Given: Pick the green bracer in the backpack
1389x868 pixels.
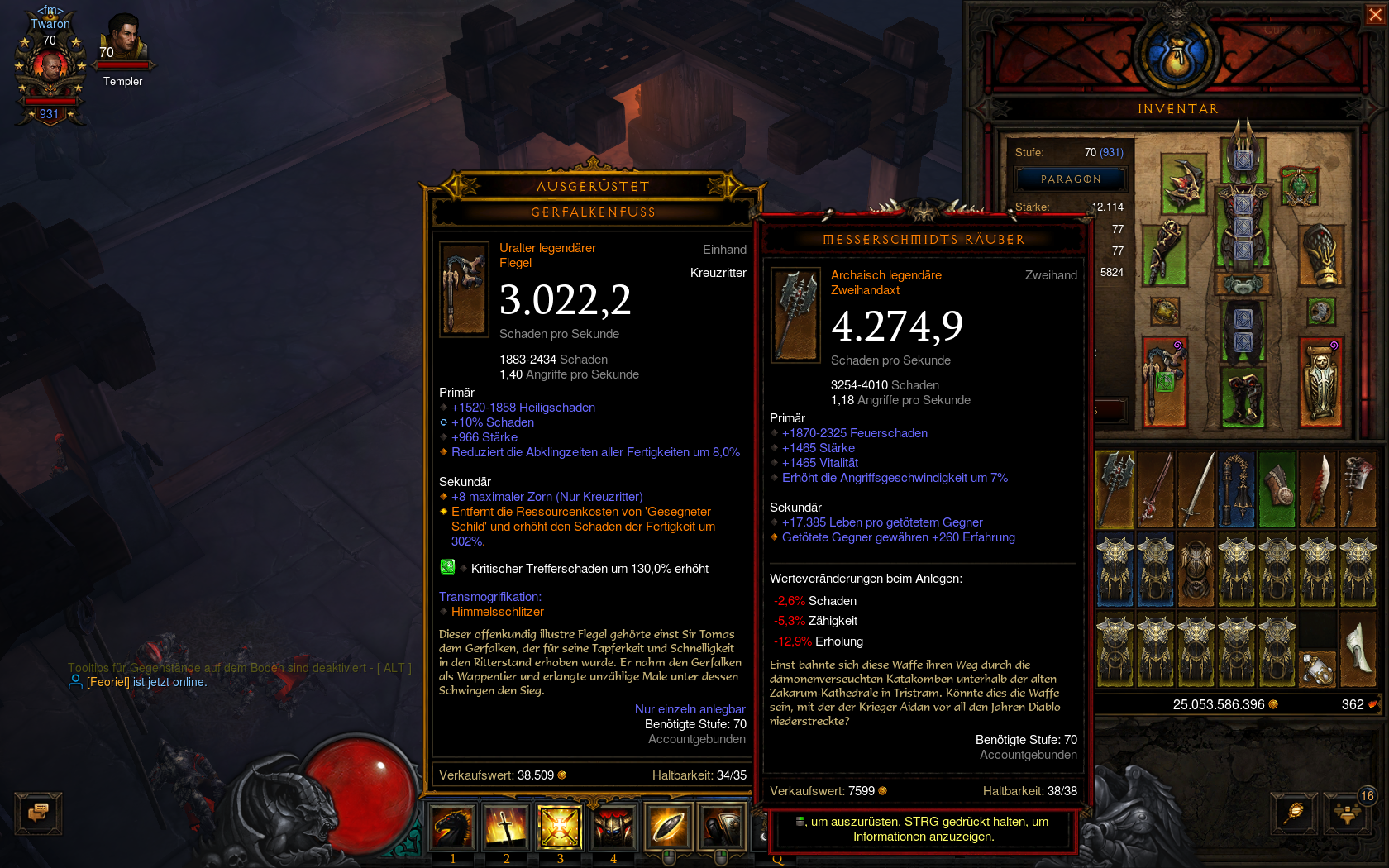Looking at the screenshot, I should (x=1277, y=489).
